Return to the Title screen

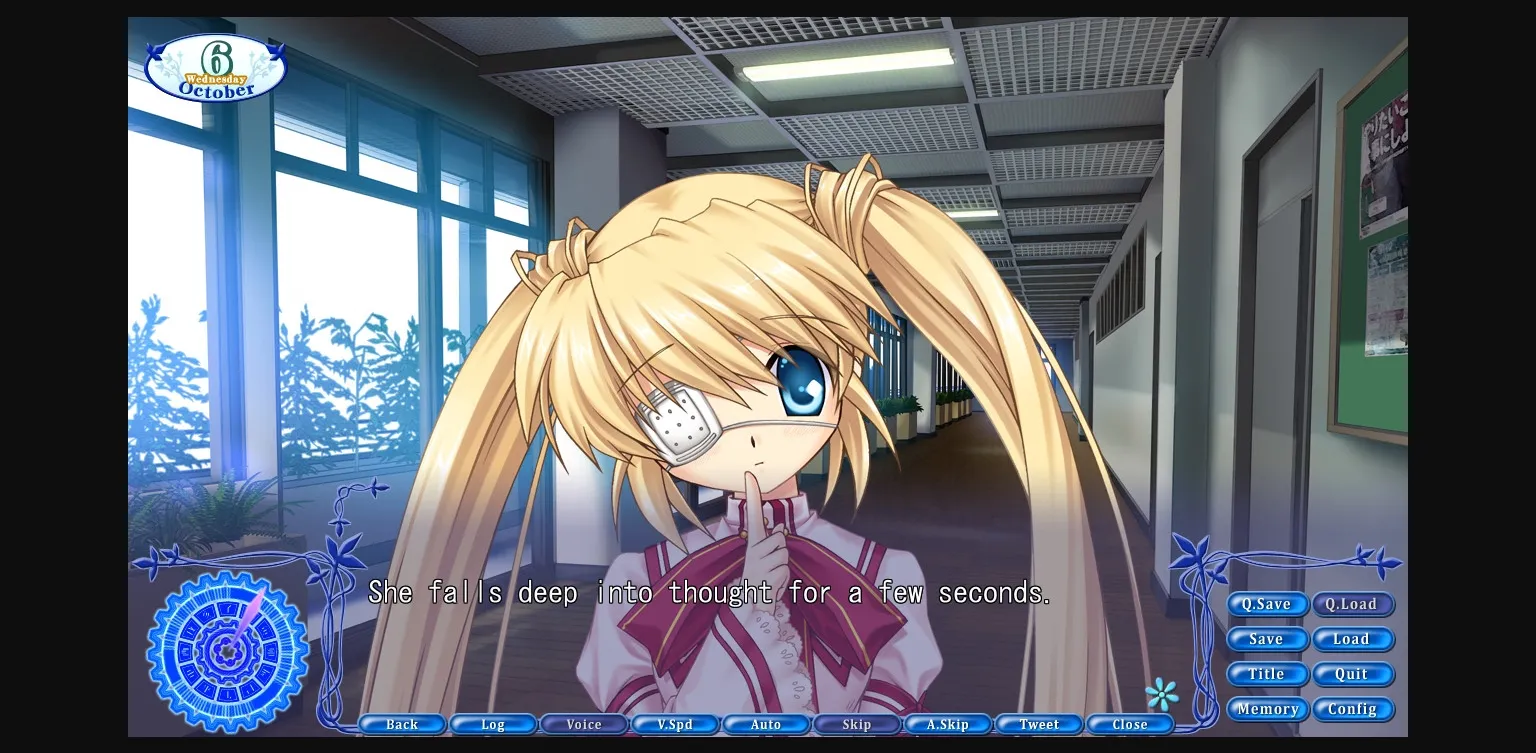tap(1266, 674)
